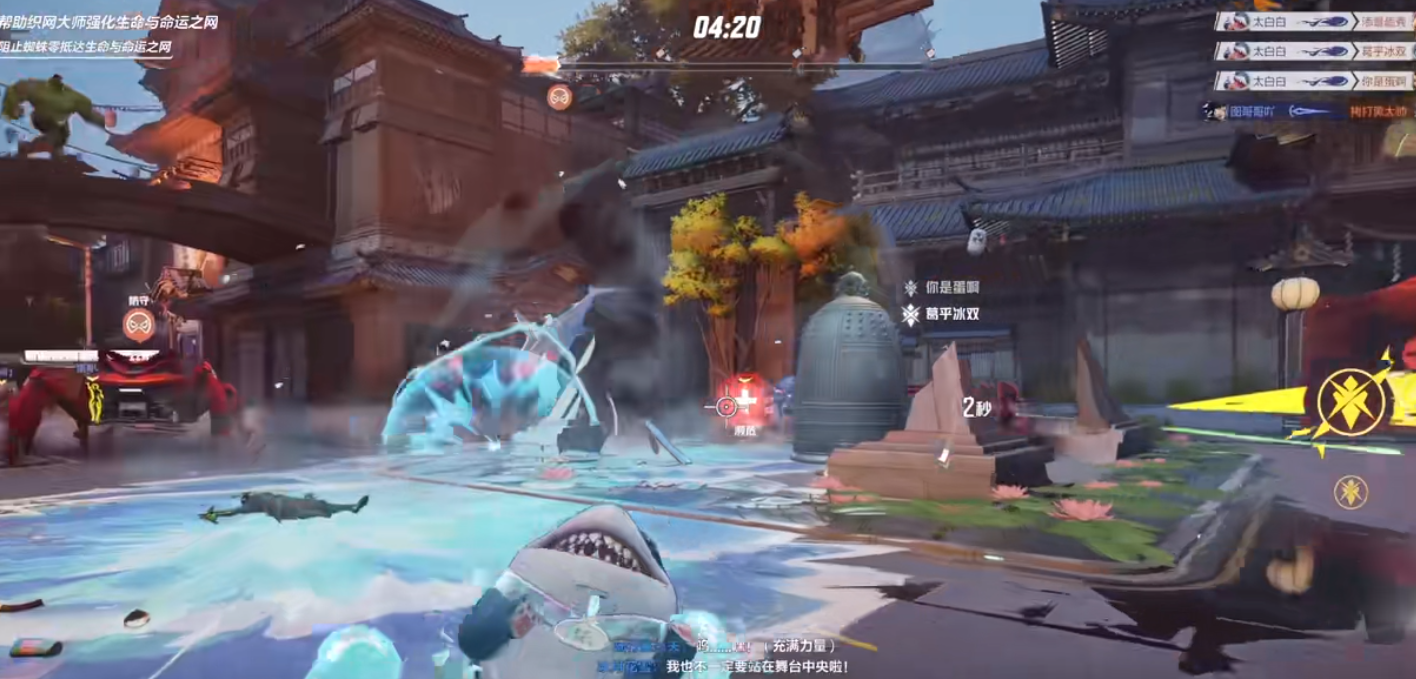
Task: Select the small yellow circular marker
Action: coord(1351,491)
